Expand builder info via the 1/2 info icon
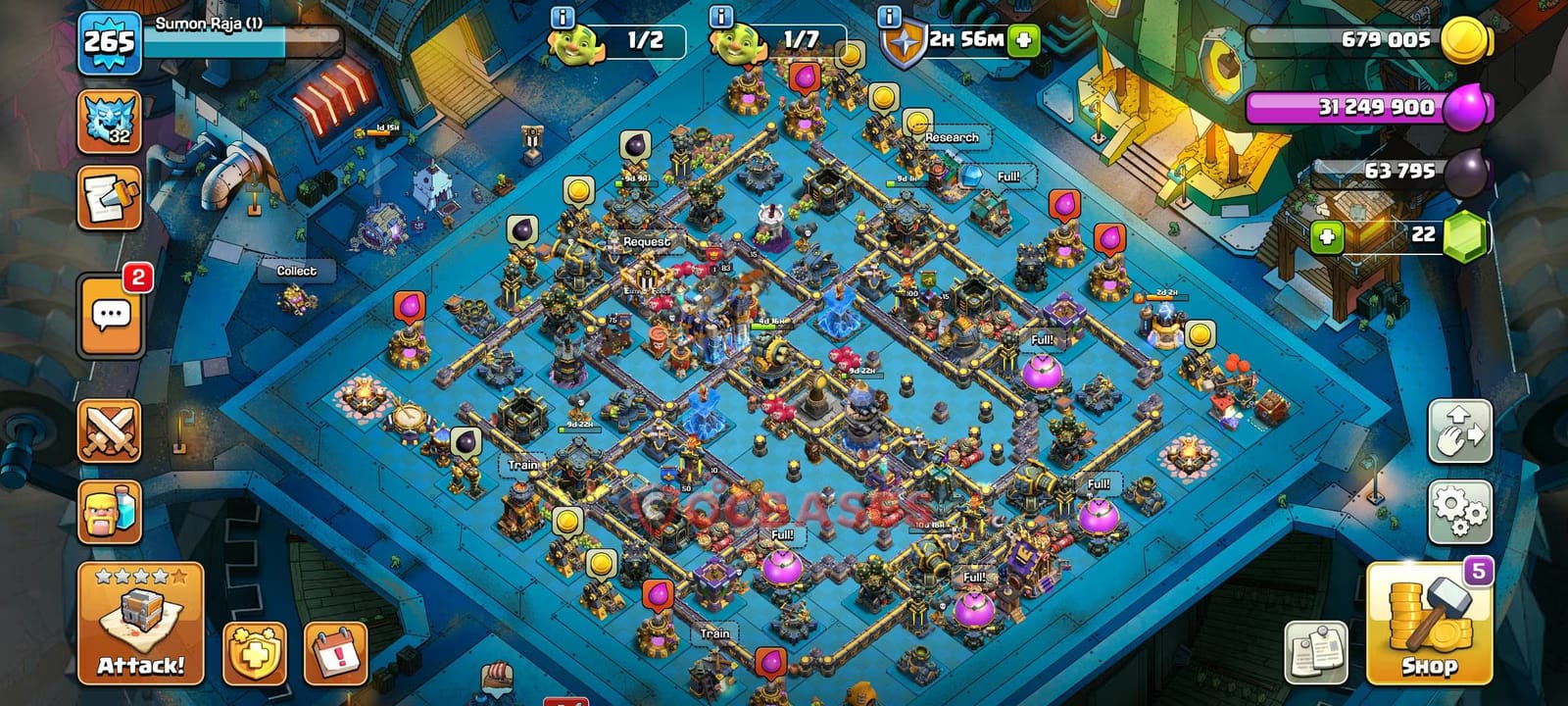The width and height of the screenshot is (1568, 706). (561, 15)
